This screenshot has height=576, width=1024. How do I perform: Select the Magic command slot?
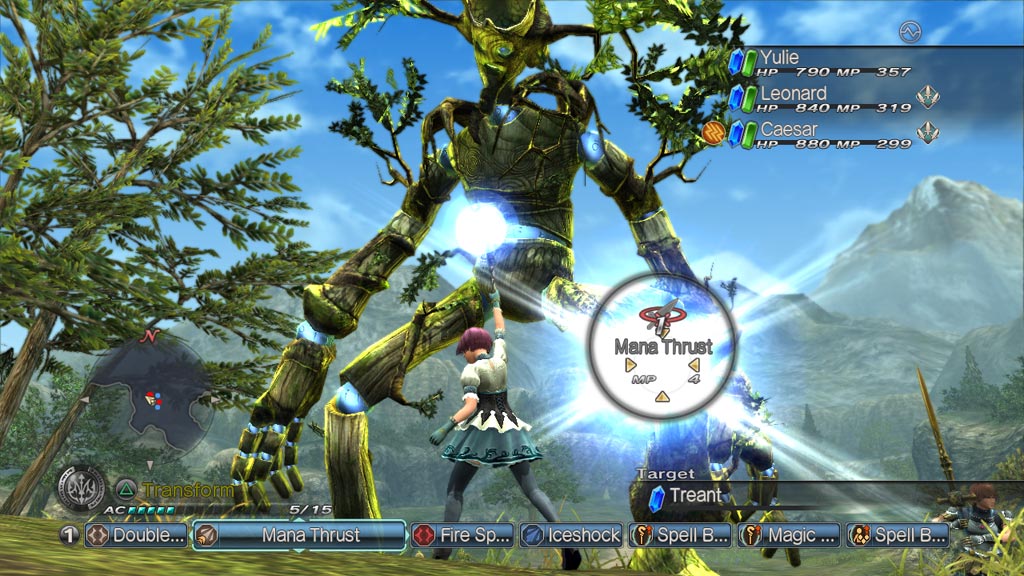(789, 535)
